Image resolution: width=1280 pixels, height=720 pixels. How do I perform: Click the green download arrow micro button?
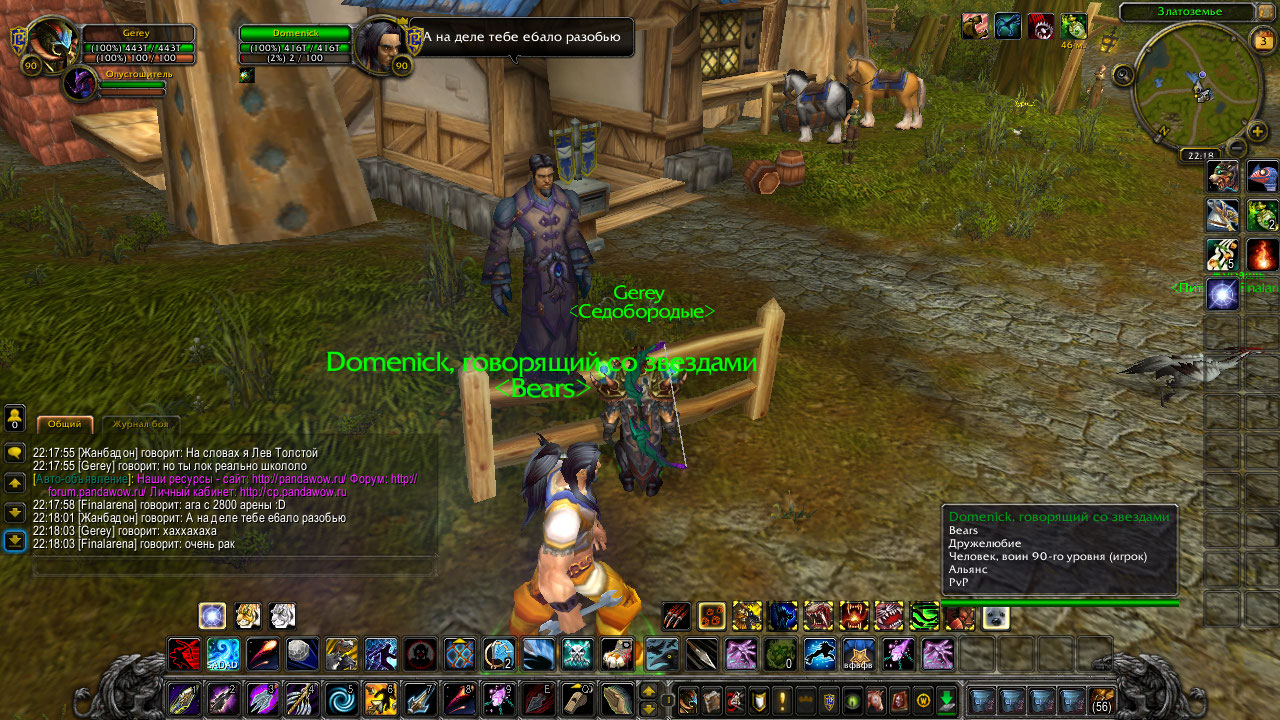pyautogui.click(x=946, y=700)
